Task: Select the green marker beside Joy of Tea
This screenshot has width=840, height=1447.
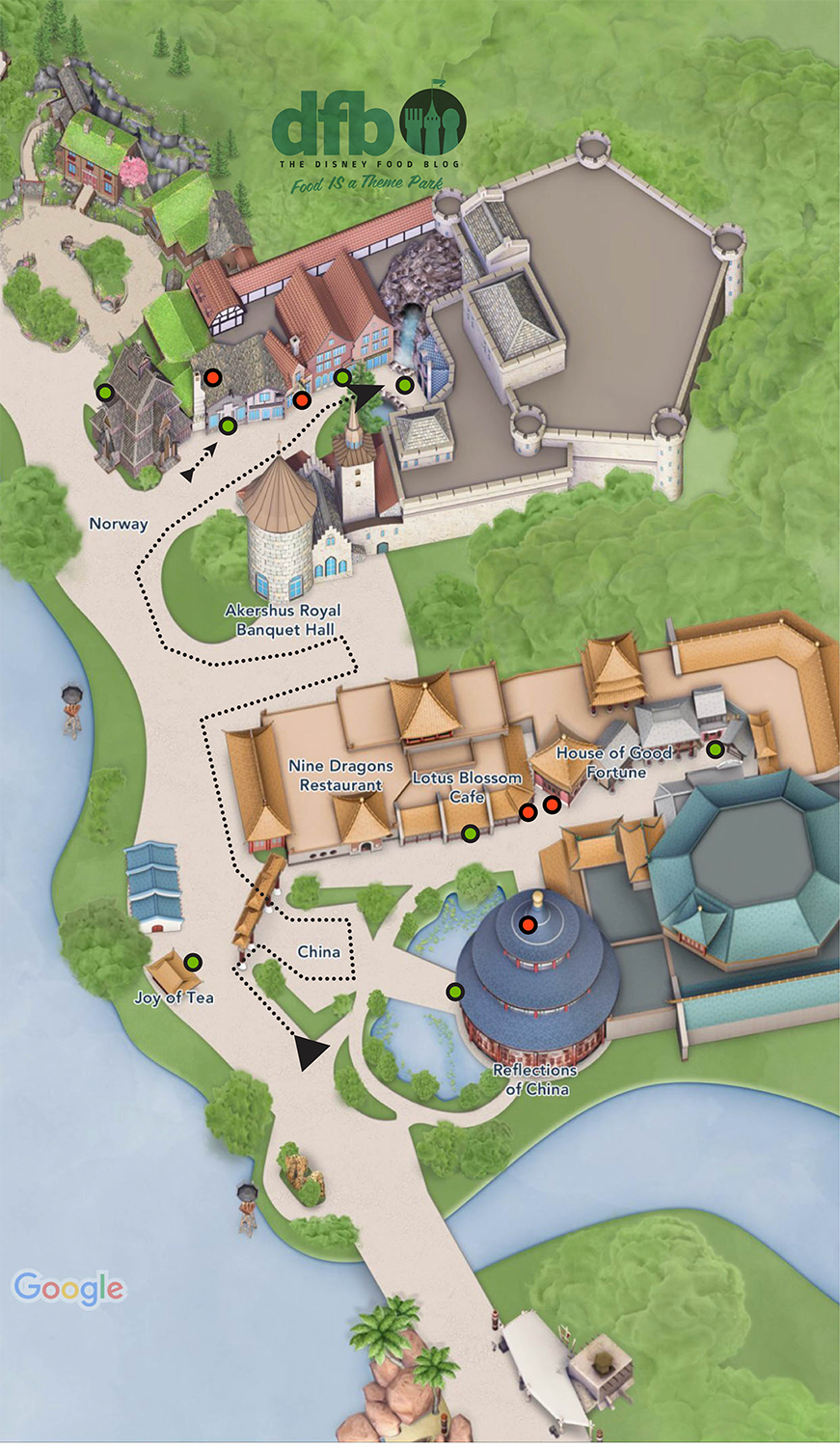Action: (193, 962)
